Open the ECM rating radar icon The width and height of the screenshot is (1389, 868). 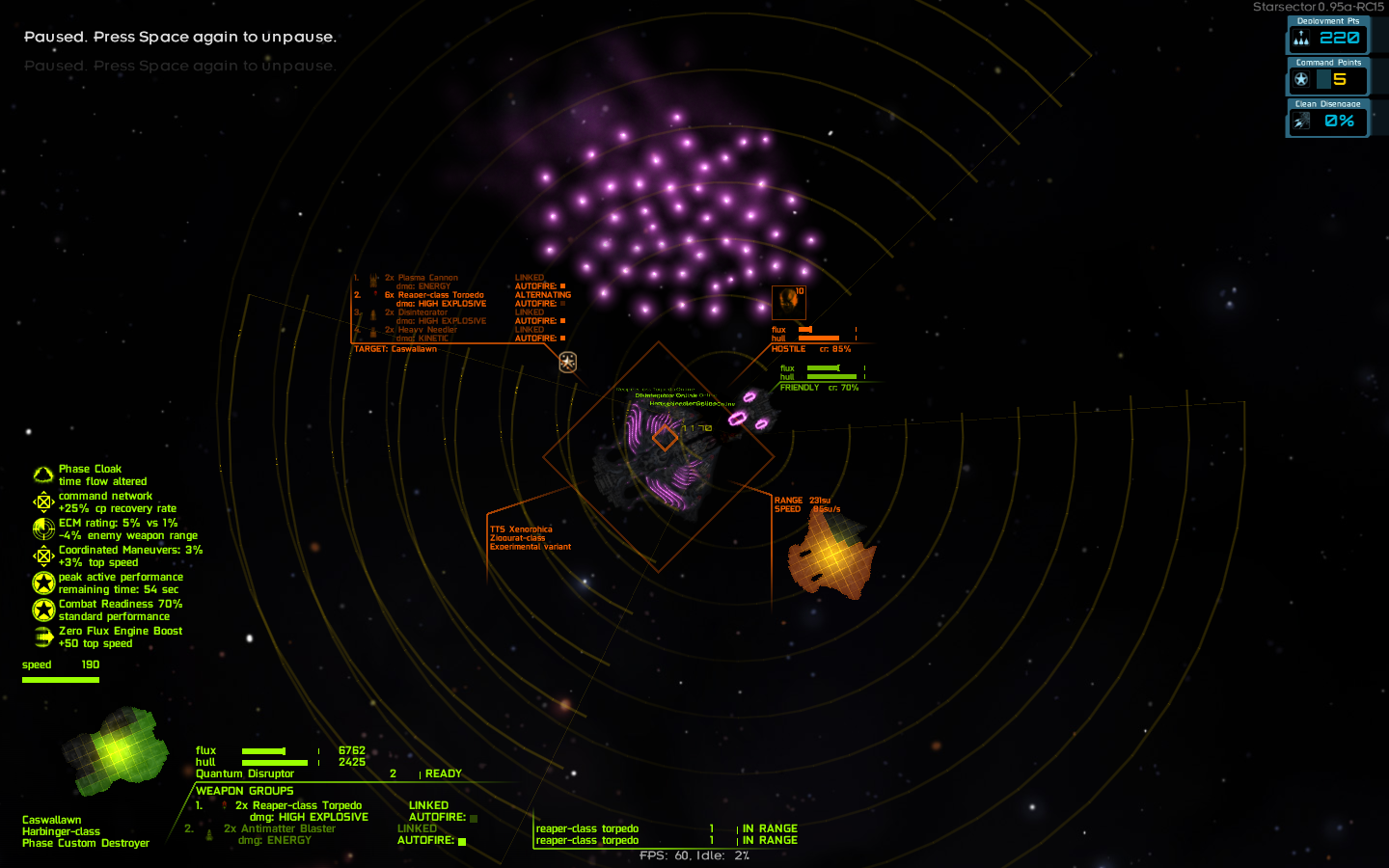[x=43, y=529]
